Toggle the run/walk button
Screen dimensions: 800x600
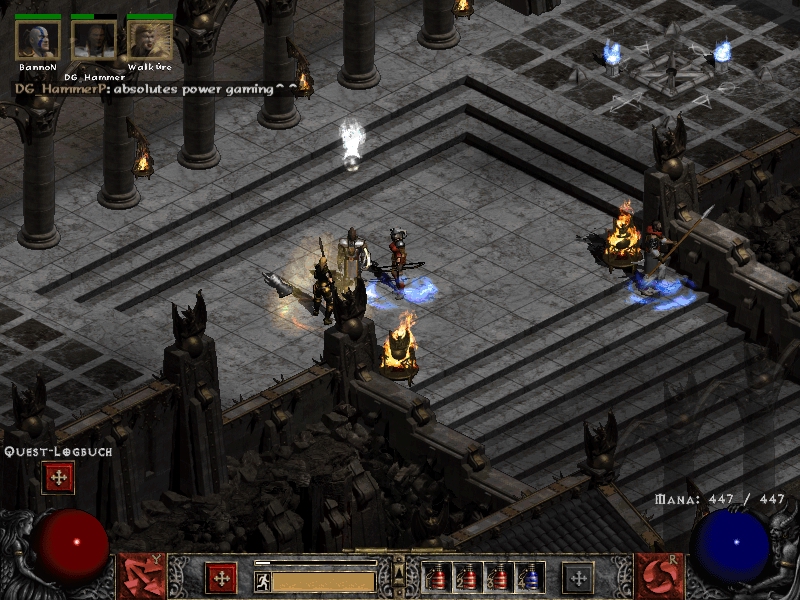[261, 580]
